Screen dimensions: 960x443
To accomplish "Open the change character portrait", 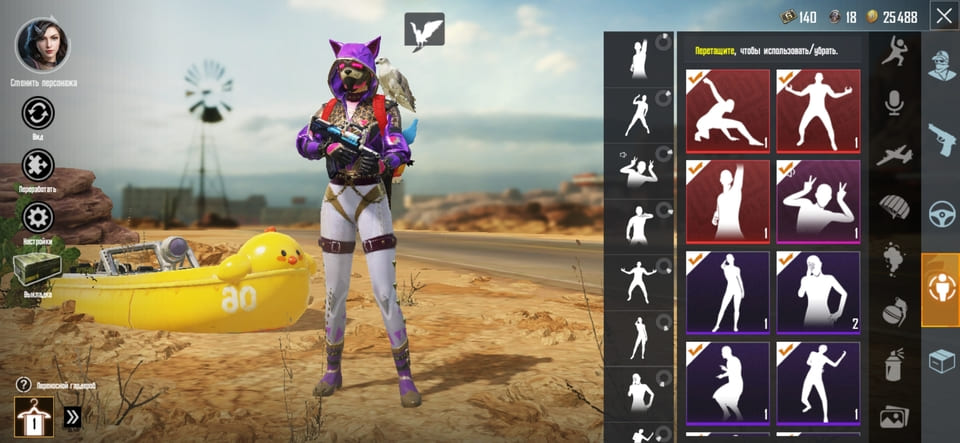I will click(39, 45).
